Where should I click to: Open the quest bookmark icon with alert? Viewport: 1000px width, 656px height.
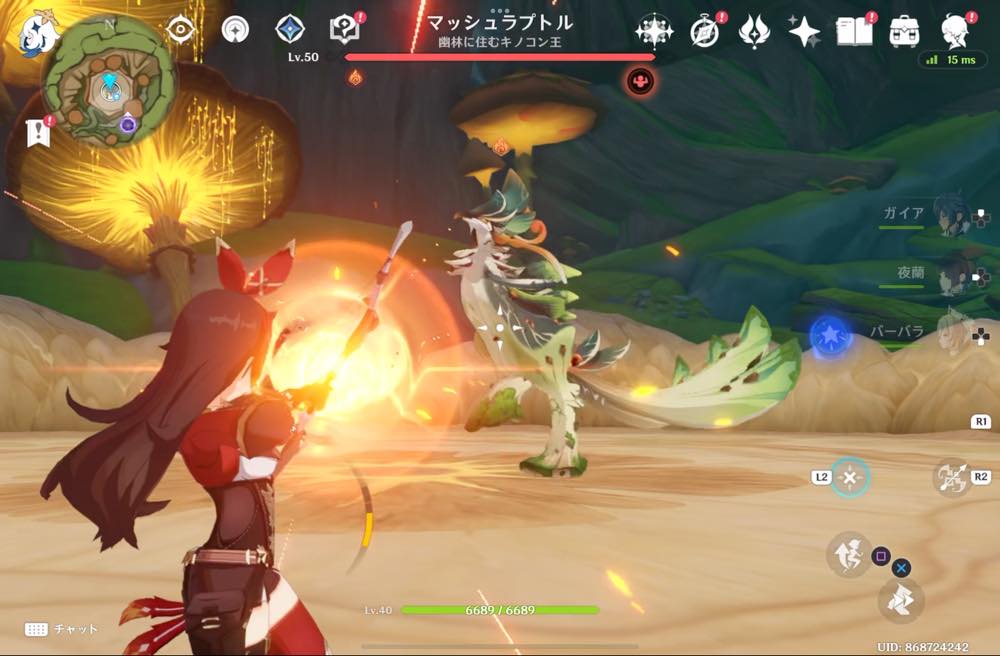(39, 131)
